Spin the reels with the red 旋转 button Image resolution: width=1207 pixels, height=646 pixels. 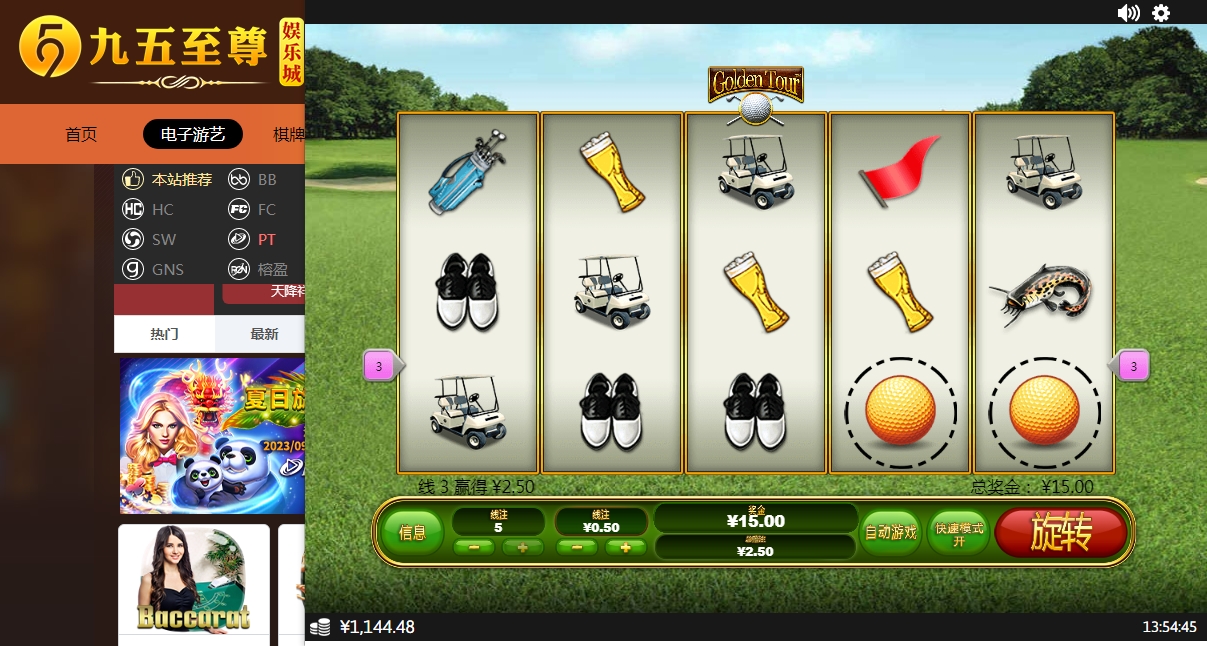pos(1061,533)
